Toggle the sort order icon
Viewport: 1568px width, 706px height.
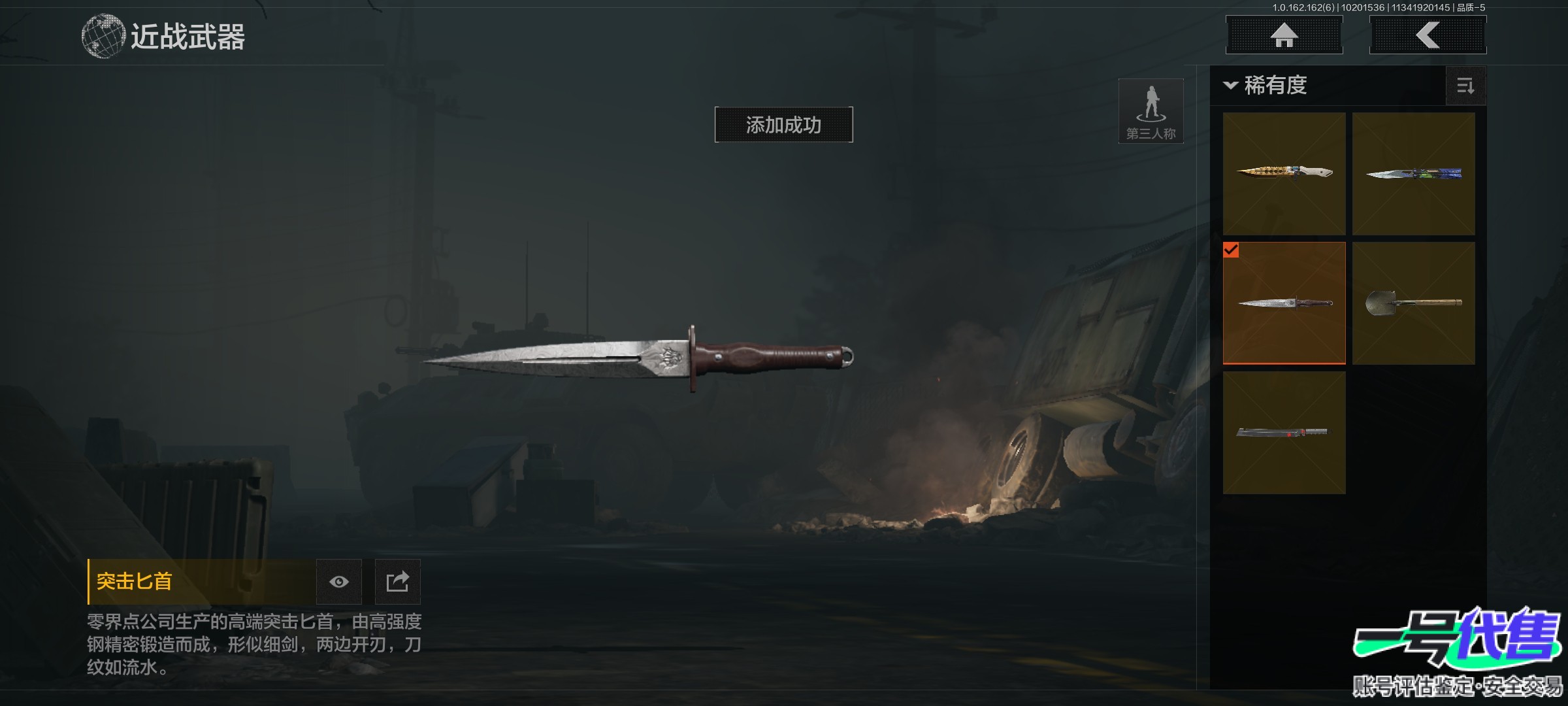tap(1465, 86)
